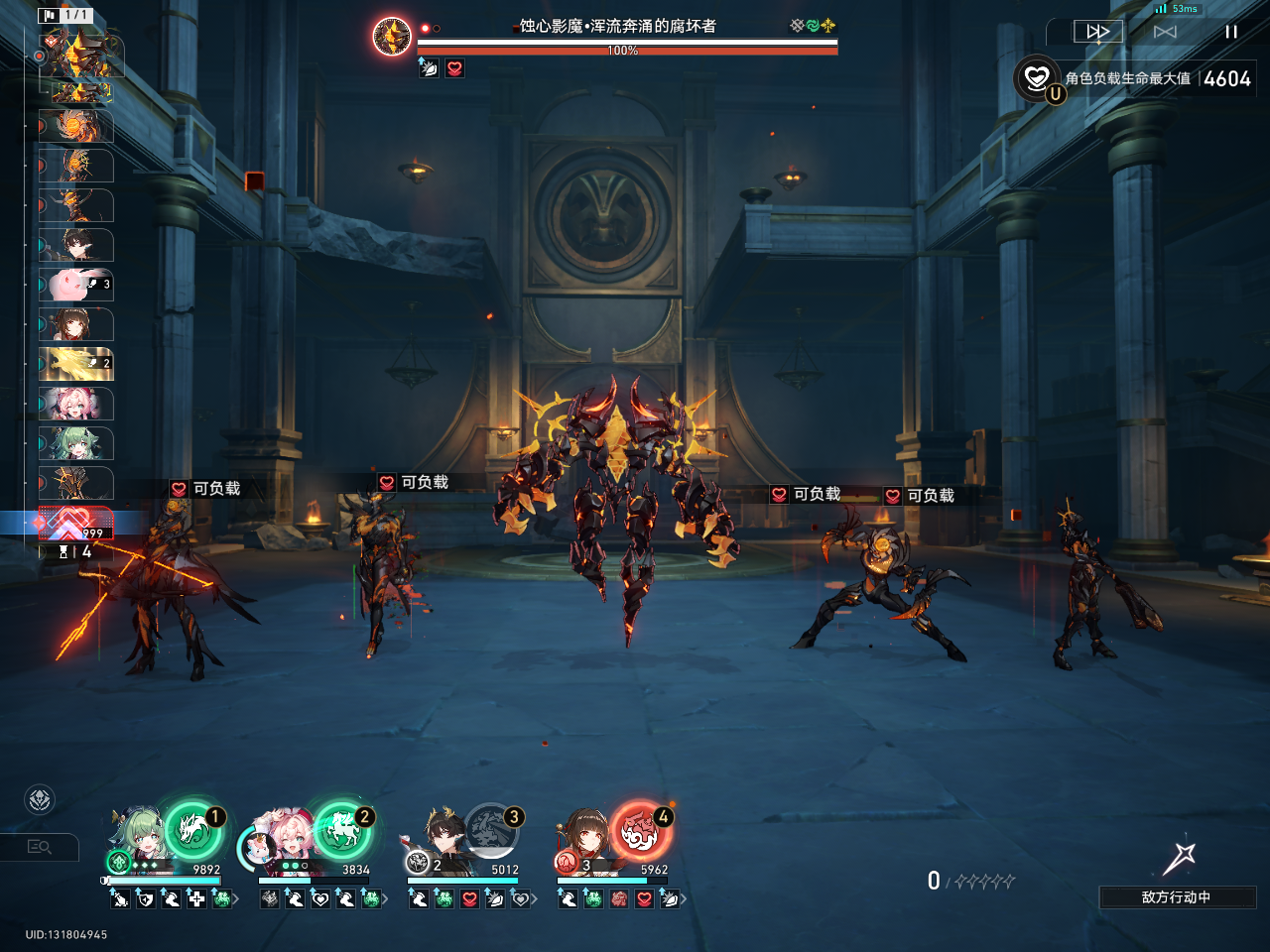Toggle the auto-battle crossed arrows button
Image resolution: width=1270 pixels, height=952 pixels.
[1165, 32]
